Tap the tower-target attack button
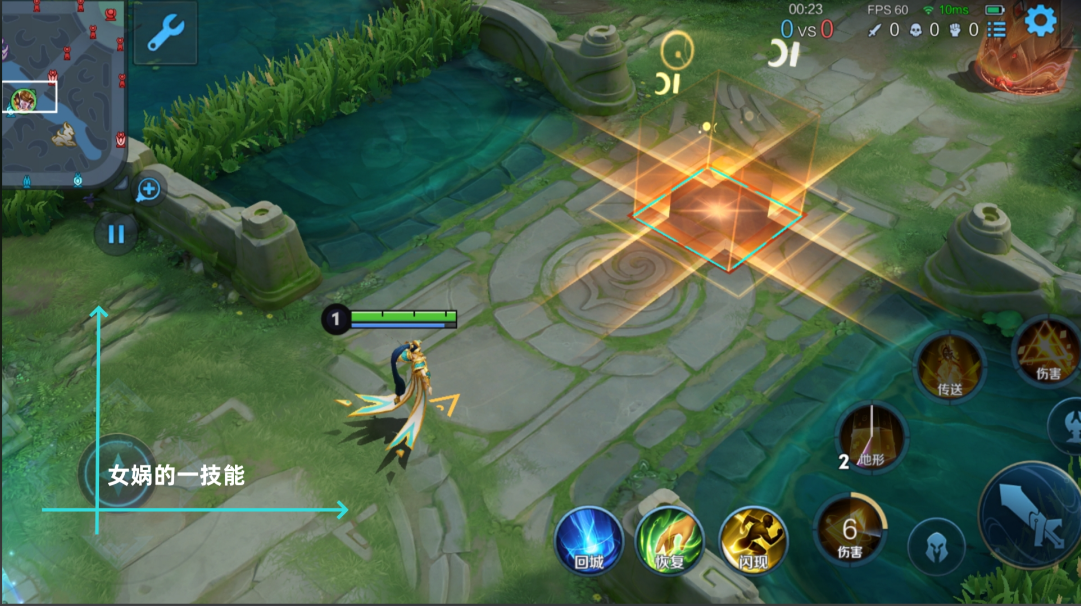1081x606 pixels. pyautogui.click(x=1067, y=425)
